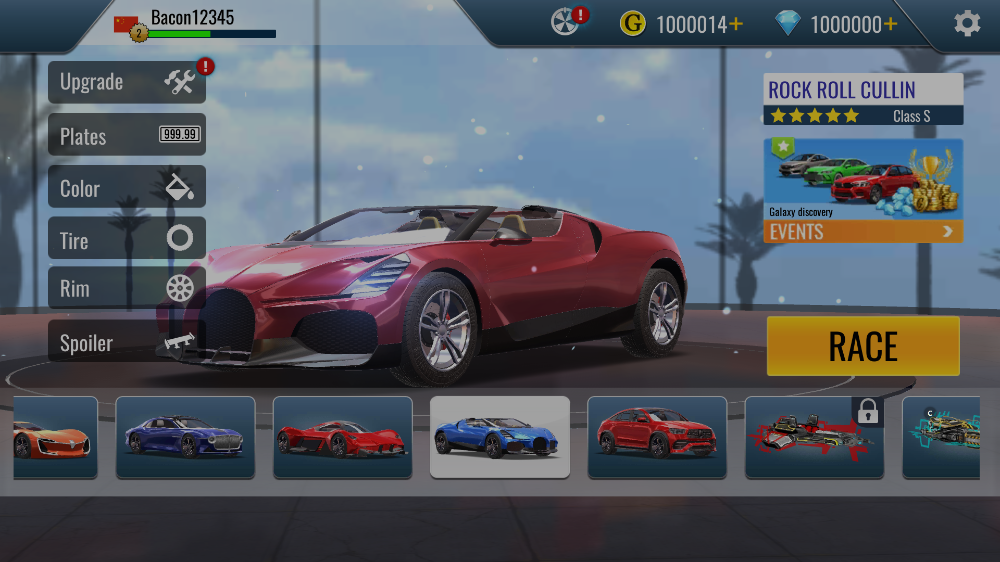Screen dimensions: 1000x562
Task: Select the highlighted blue roadster thumbnail
Action: [x=500, y=438]
